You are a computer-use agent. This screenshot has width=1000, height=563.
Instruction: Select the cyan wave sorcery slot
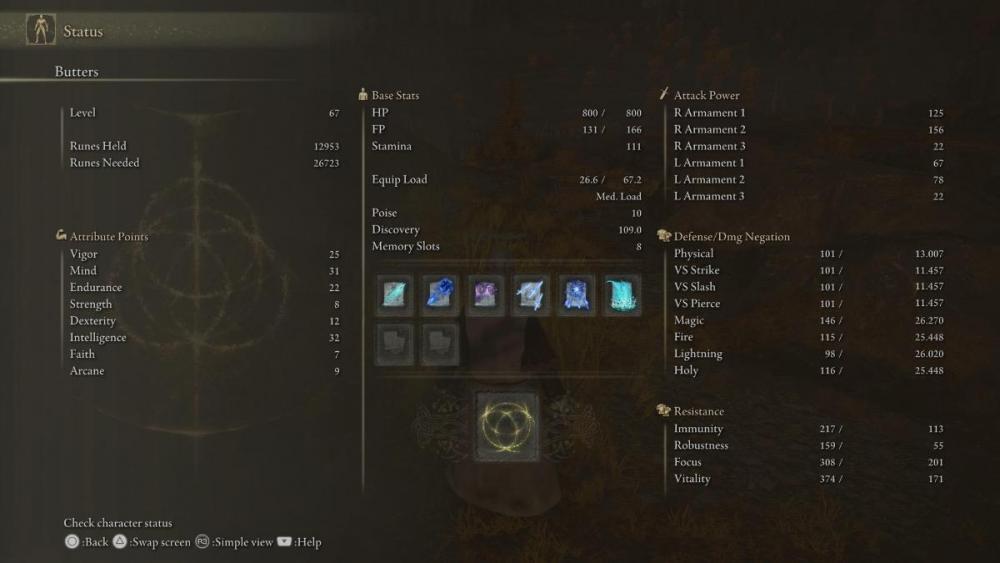tap(623, 295)
